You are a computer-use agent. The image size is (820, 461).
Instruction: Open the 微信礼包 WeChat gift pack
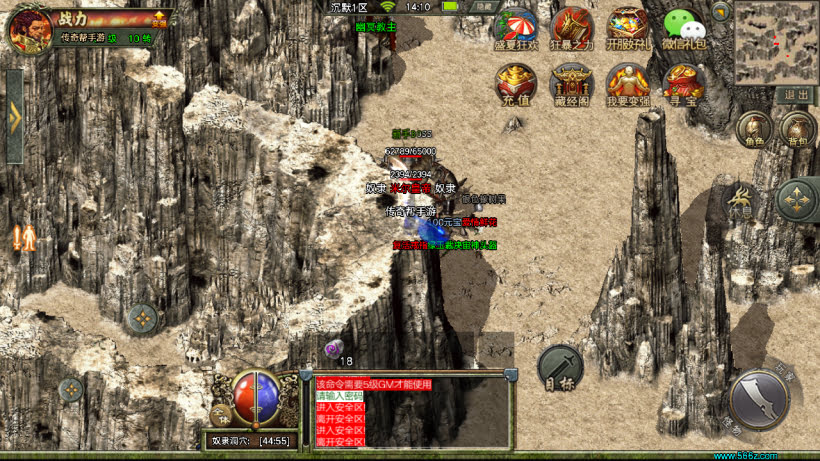coord(684,27)
